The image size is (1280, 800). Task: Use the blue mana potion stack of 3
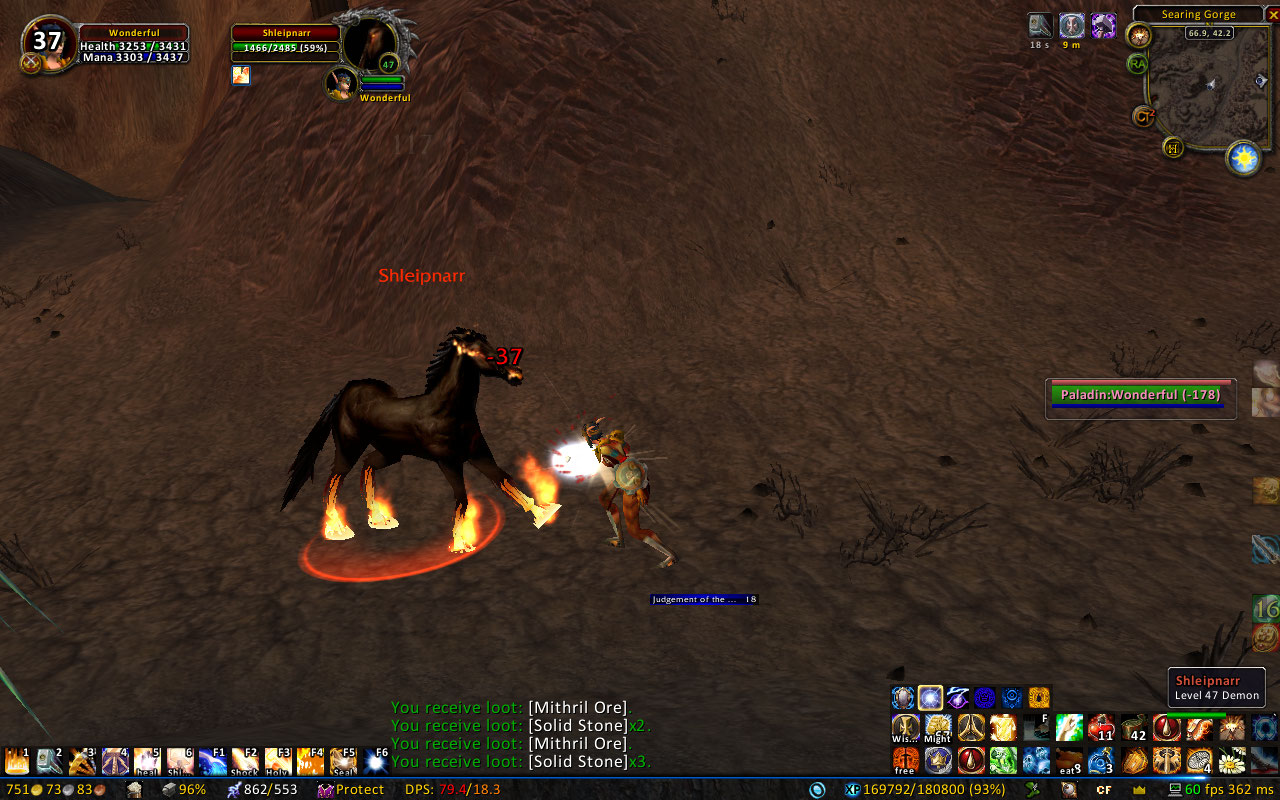(1101, 761)
